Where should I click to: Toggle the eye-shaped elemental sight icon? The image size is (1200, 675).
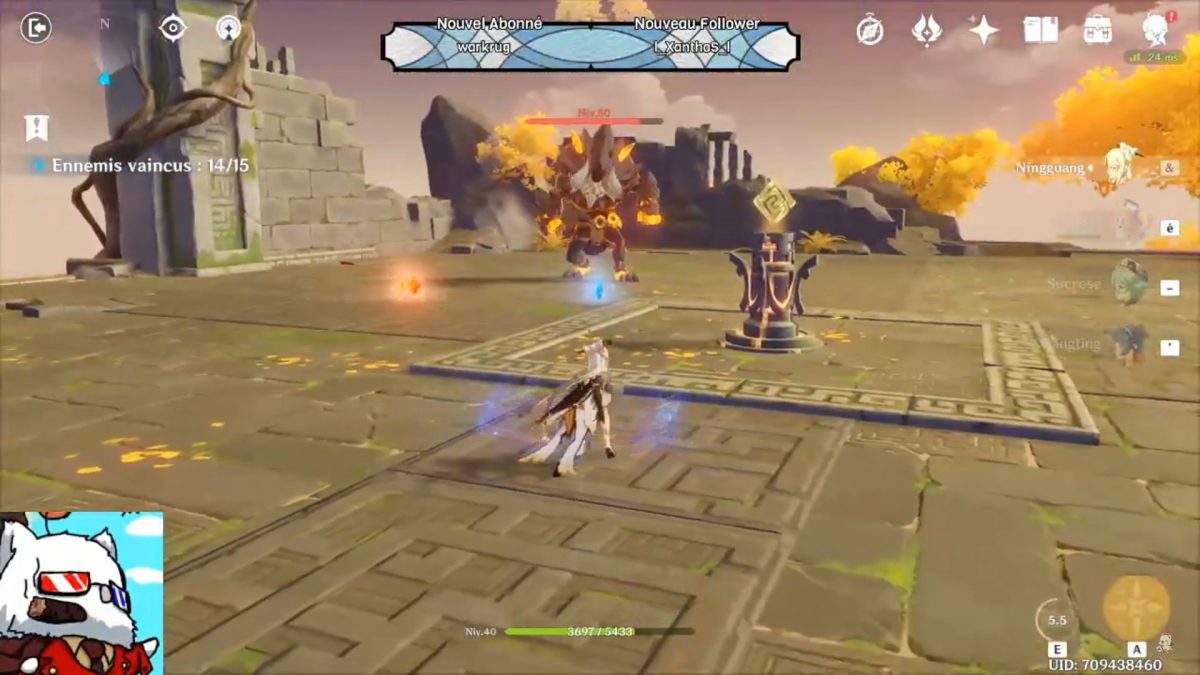click(173, 28)
